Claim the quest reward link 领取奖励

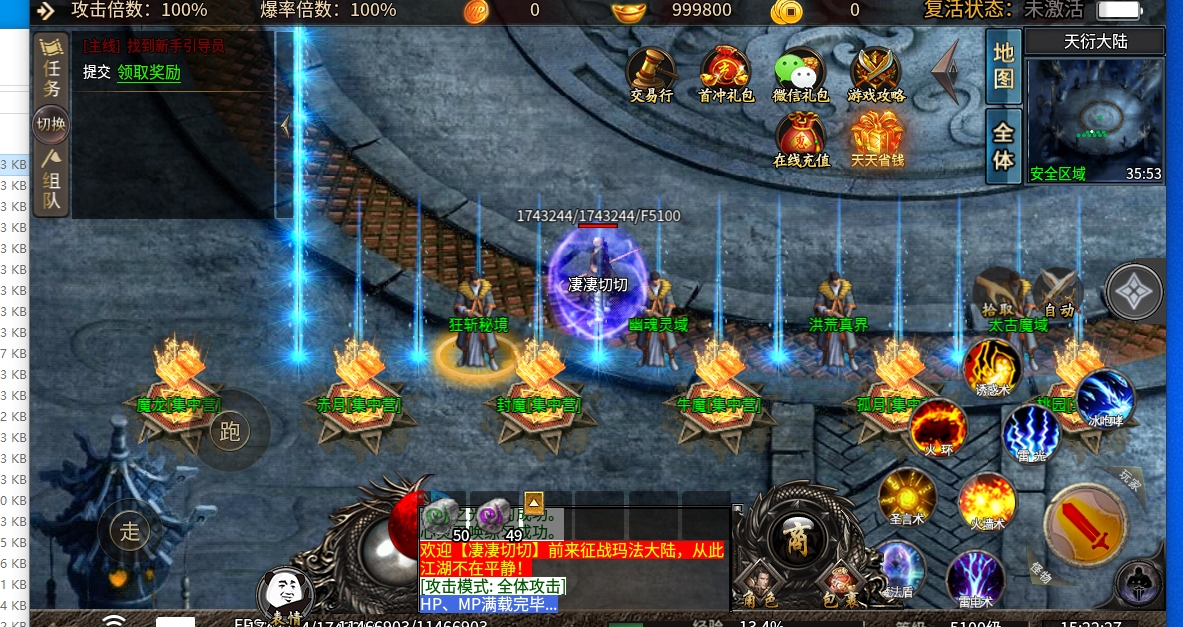(x=149, y=72)
